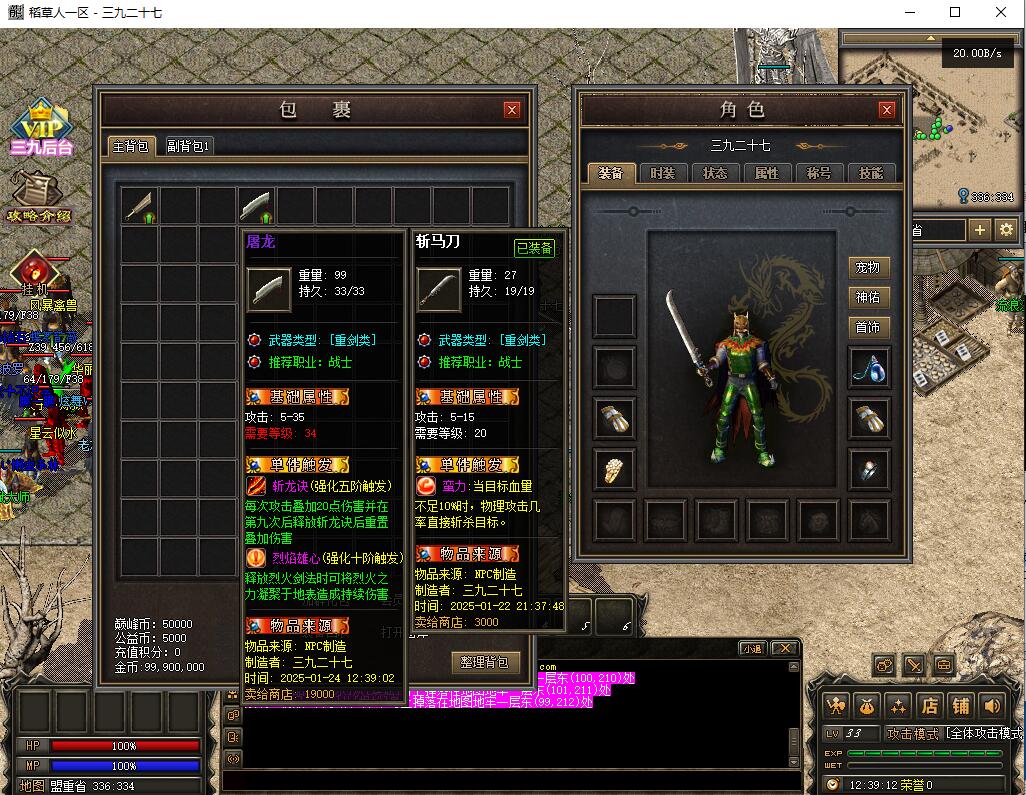Select the 技能 skills tab

871,173
